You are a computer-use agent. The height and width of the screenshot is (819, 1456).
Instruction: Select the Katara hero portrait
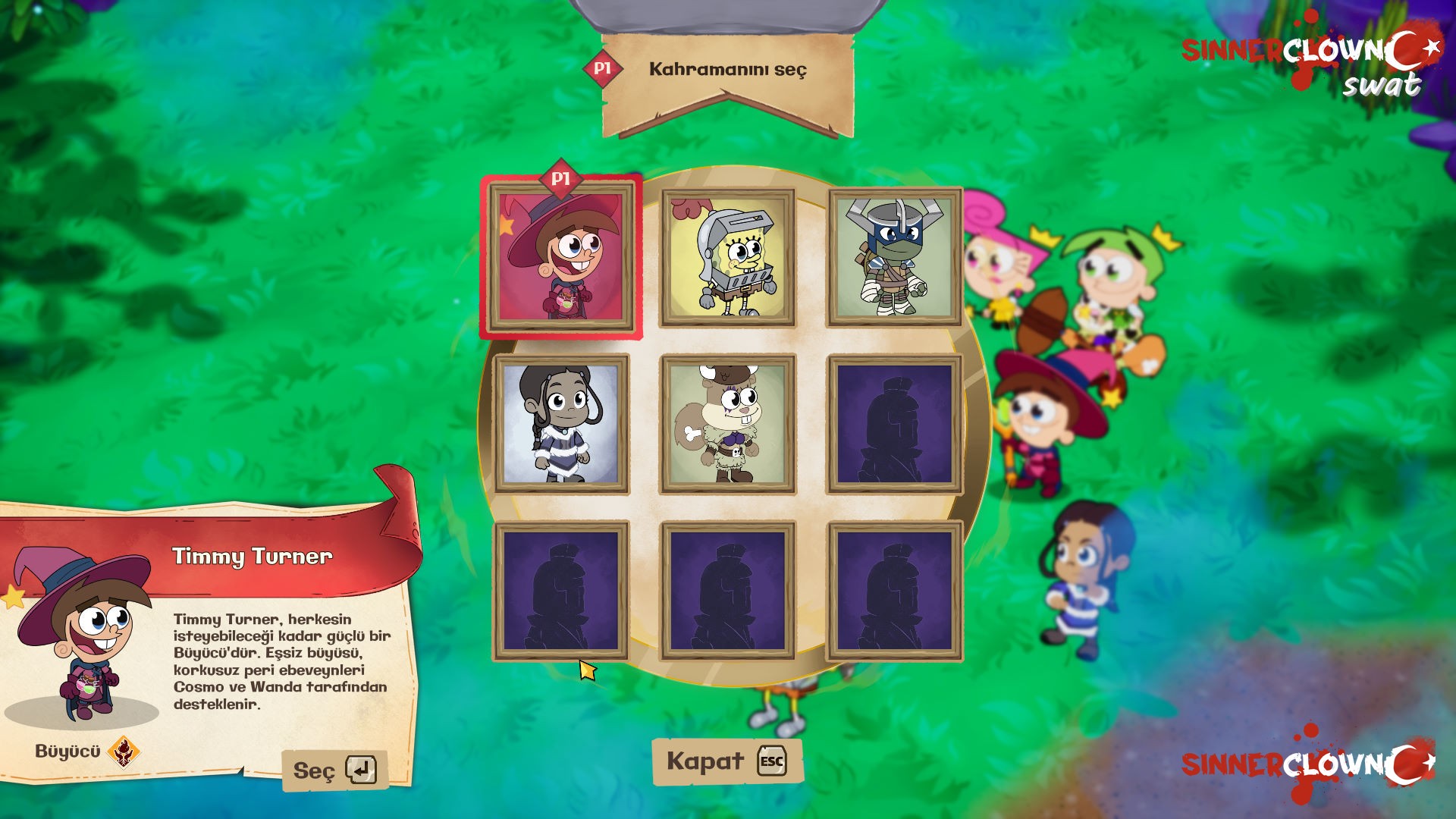[561, 423]
